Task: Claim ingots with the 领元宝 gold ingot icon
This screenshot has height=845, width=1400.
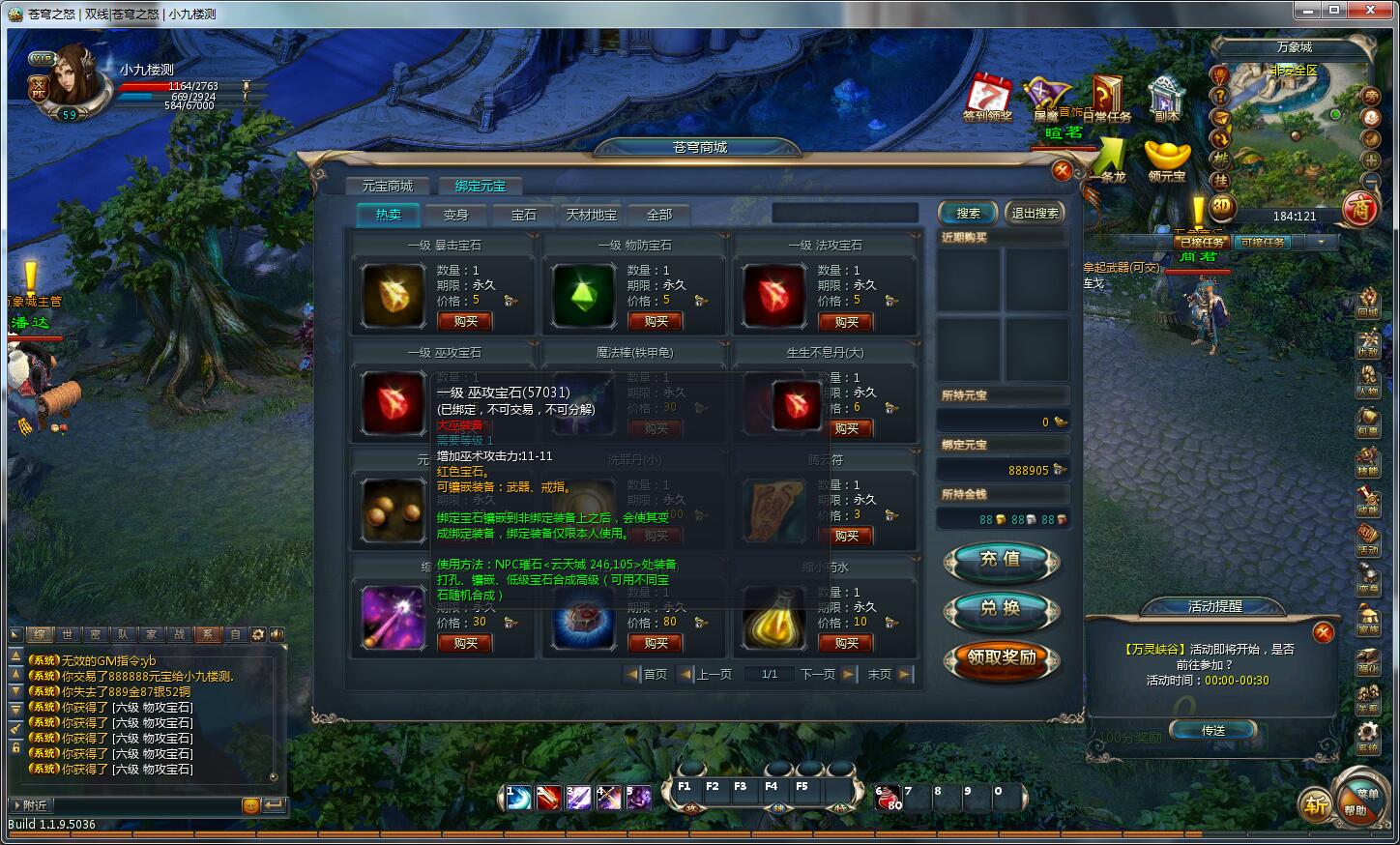Action: point(1167,153)
